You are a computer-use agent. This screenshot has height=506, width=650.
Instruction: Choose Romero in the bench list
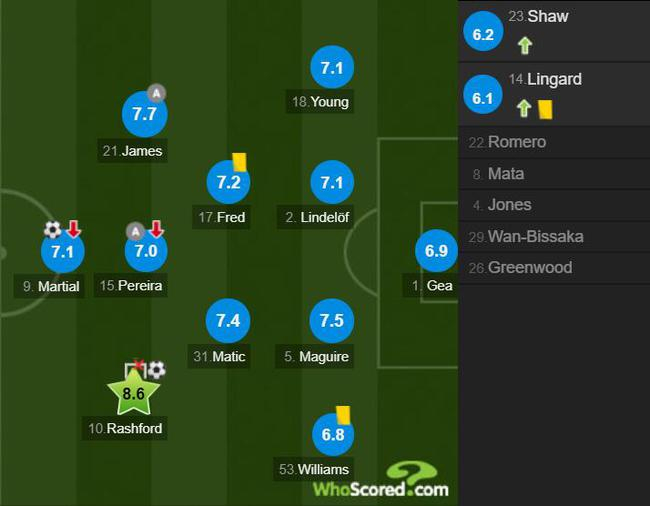(x=554, y=142)
